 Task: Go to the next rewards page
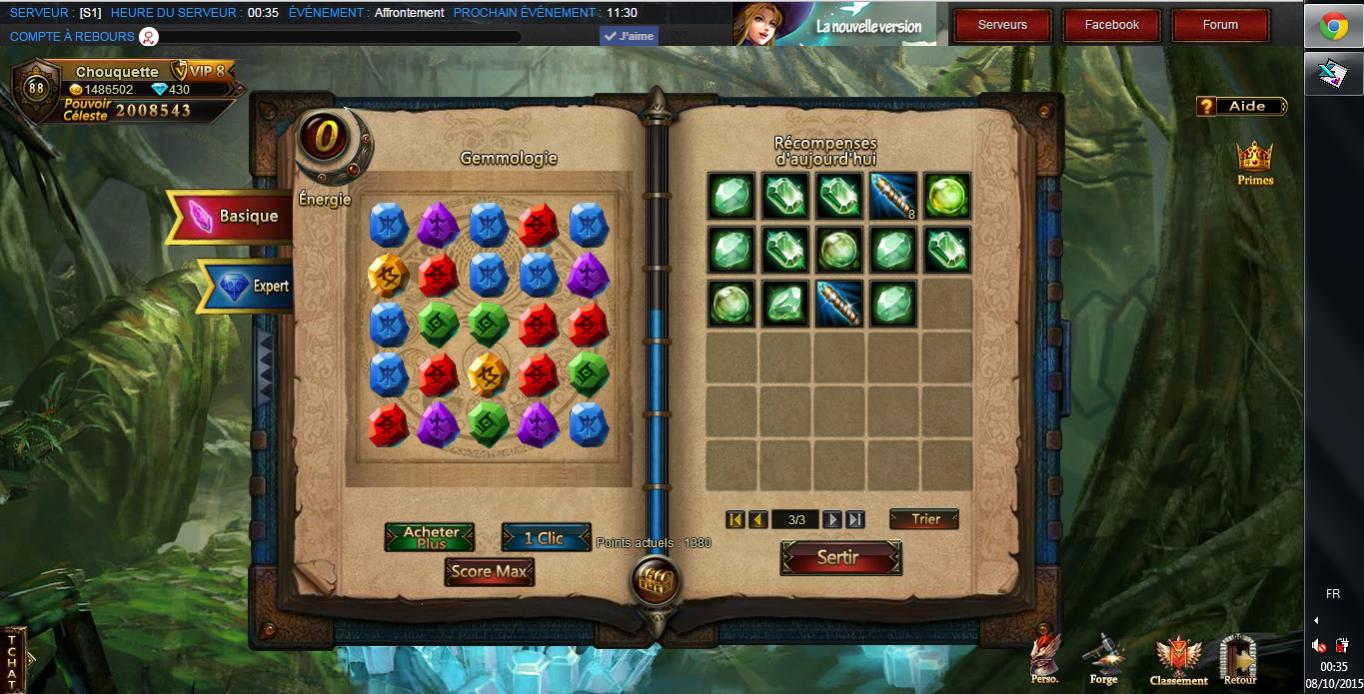coord(832,519)
